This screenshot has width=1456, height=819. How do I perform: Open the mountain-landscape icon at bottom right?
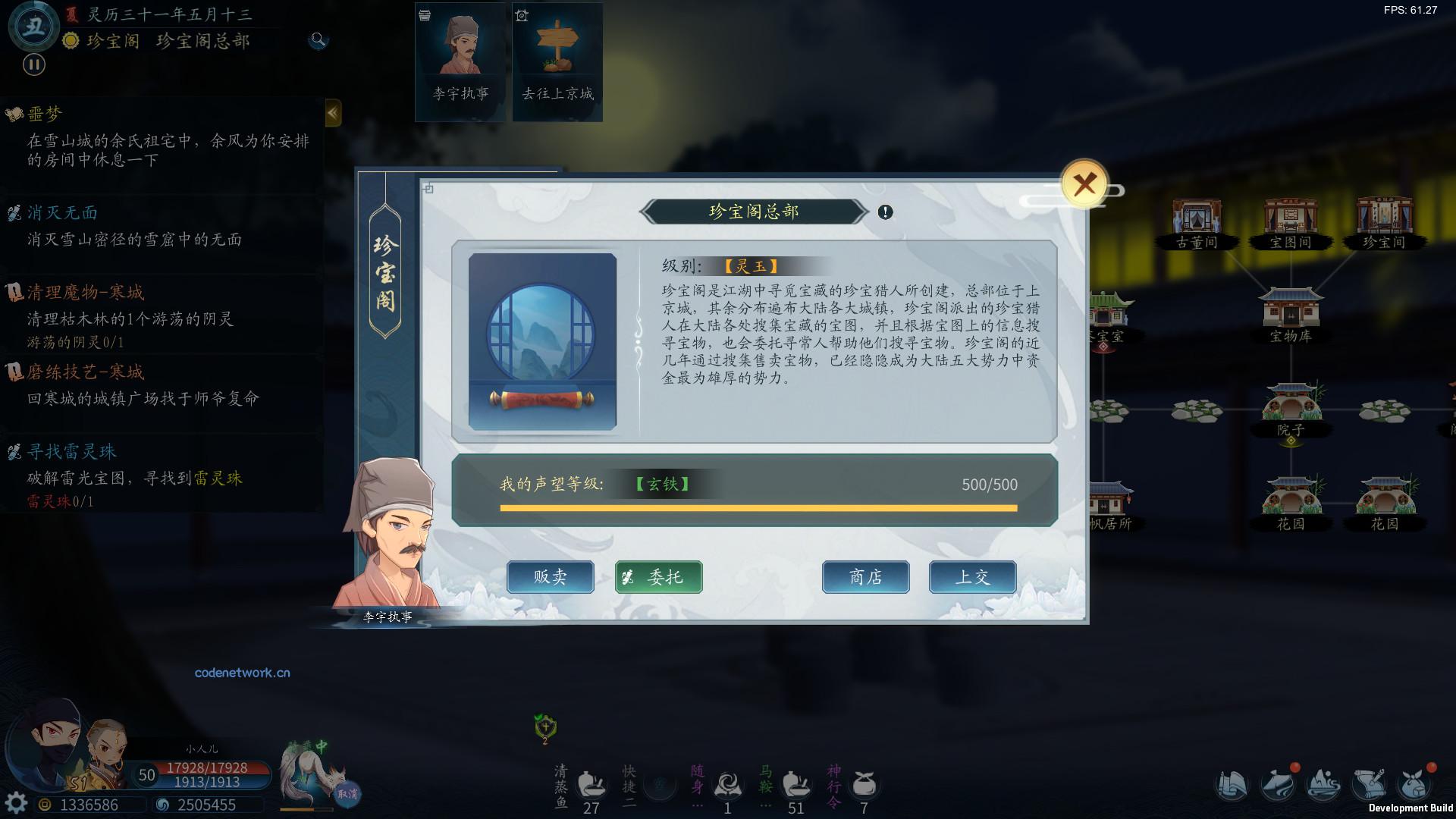[x=1323, y=786]
